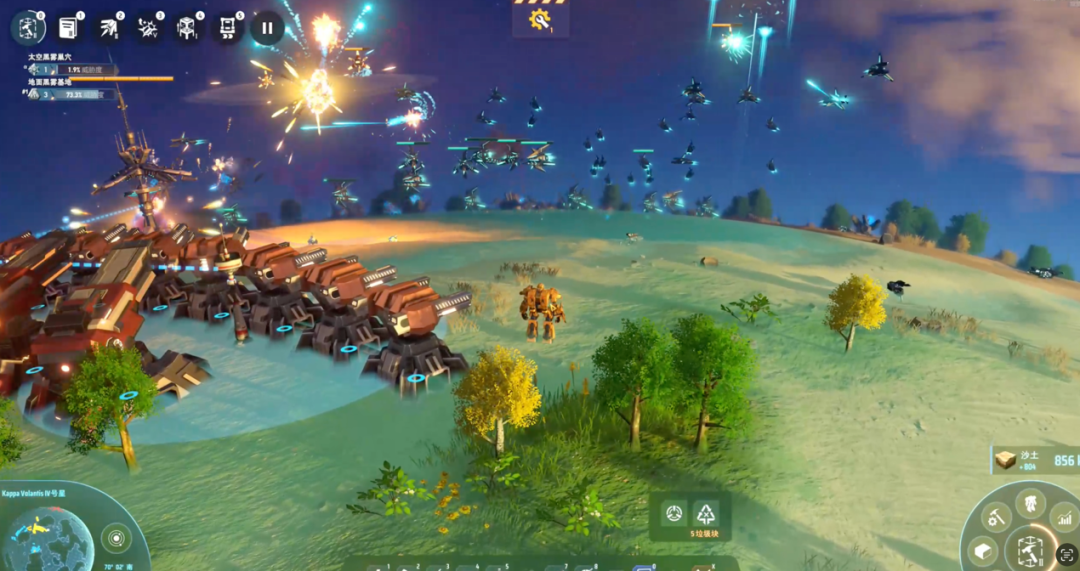Viewport: 1080px width, 571px height.
Task: Select the missile attack mode icon
Action: coord(108,27)
